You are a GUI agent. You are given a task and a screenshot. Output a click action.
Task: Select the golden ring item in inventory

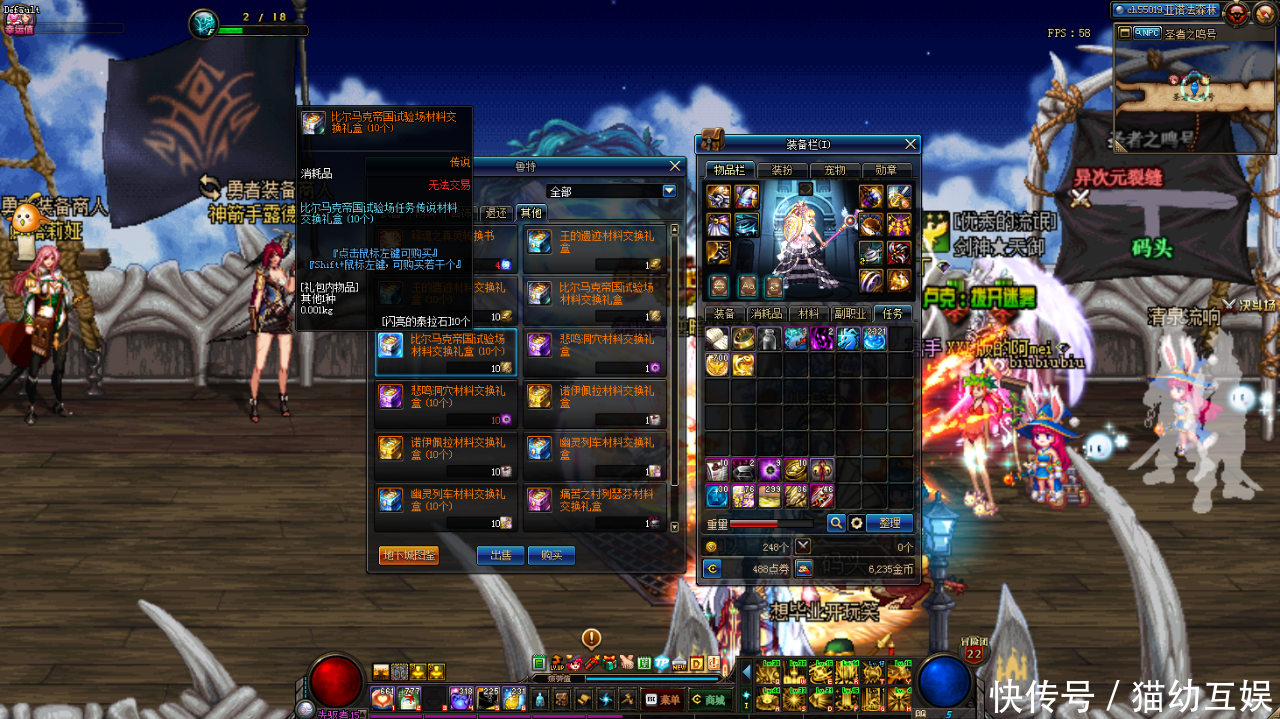click(x=743, y=339)
